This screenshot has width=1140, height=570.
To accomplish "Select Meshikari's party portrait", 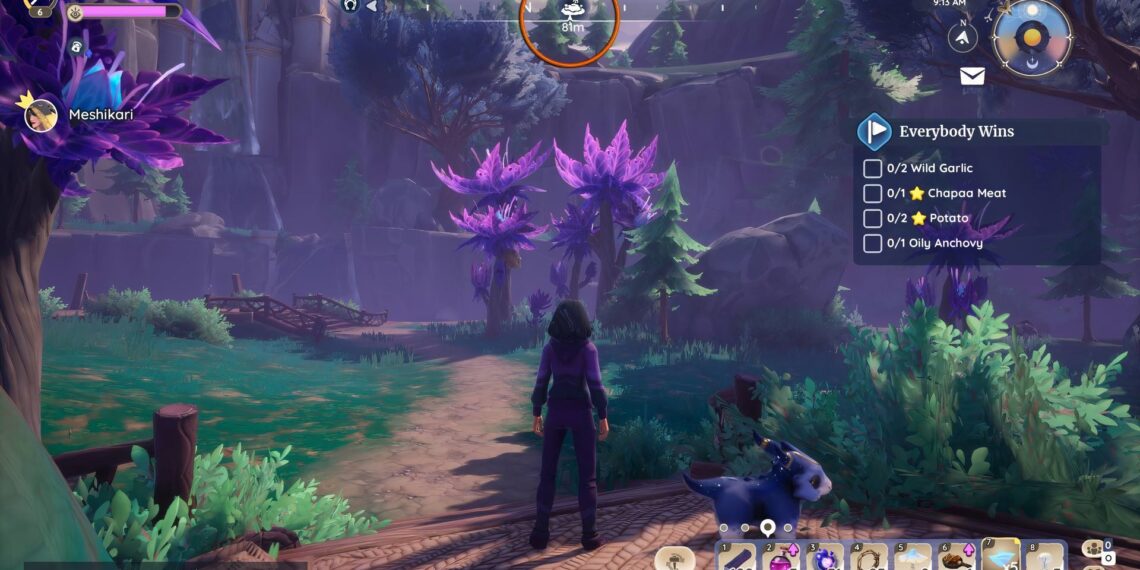I will pos(41,115).
